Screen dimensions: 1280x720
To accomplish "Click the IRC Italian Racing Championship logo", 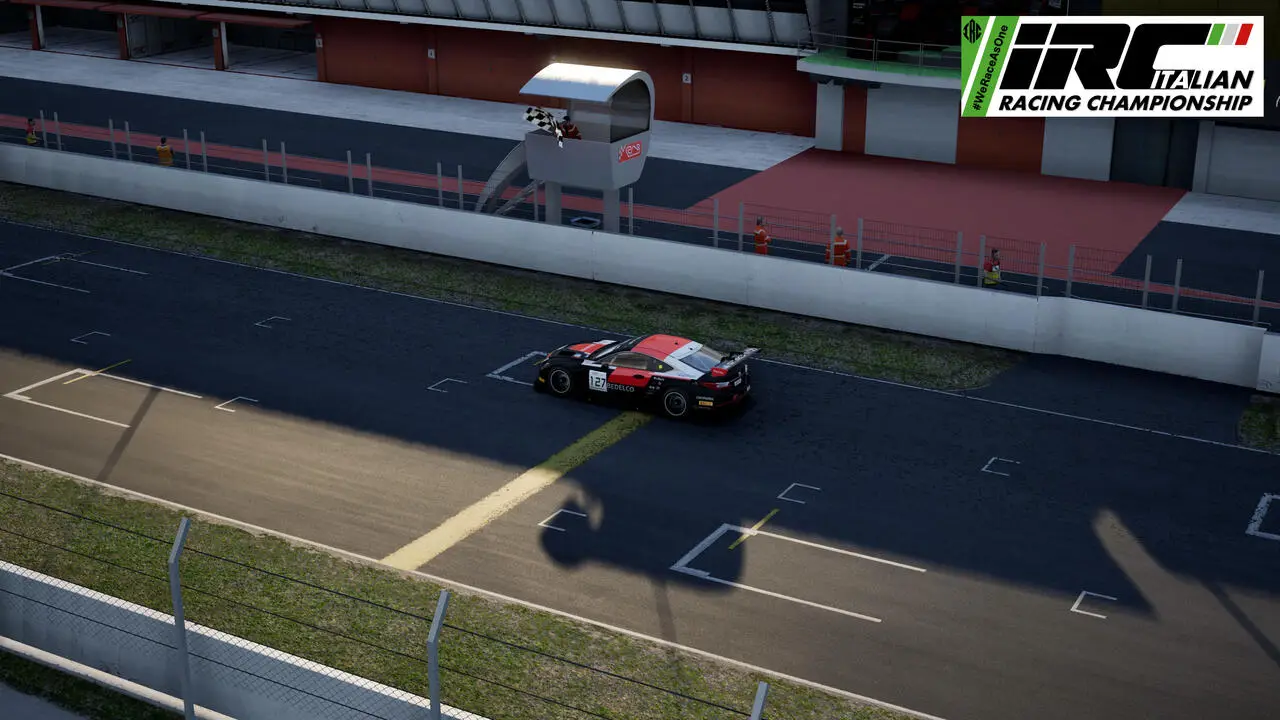I will point(1111,66).
